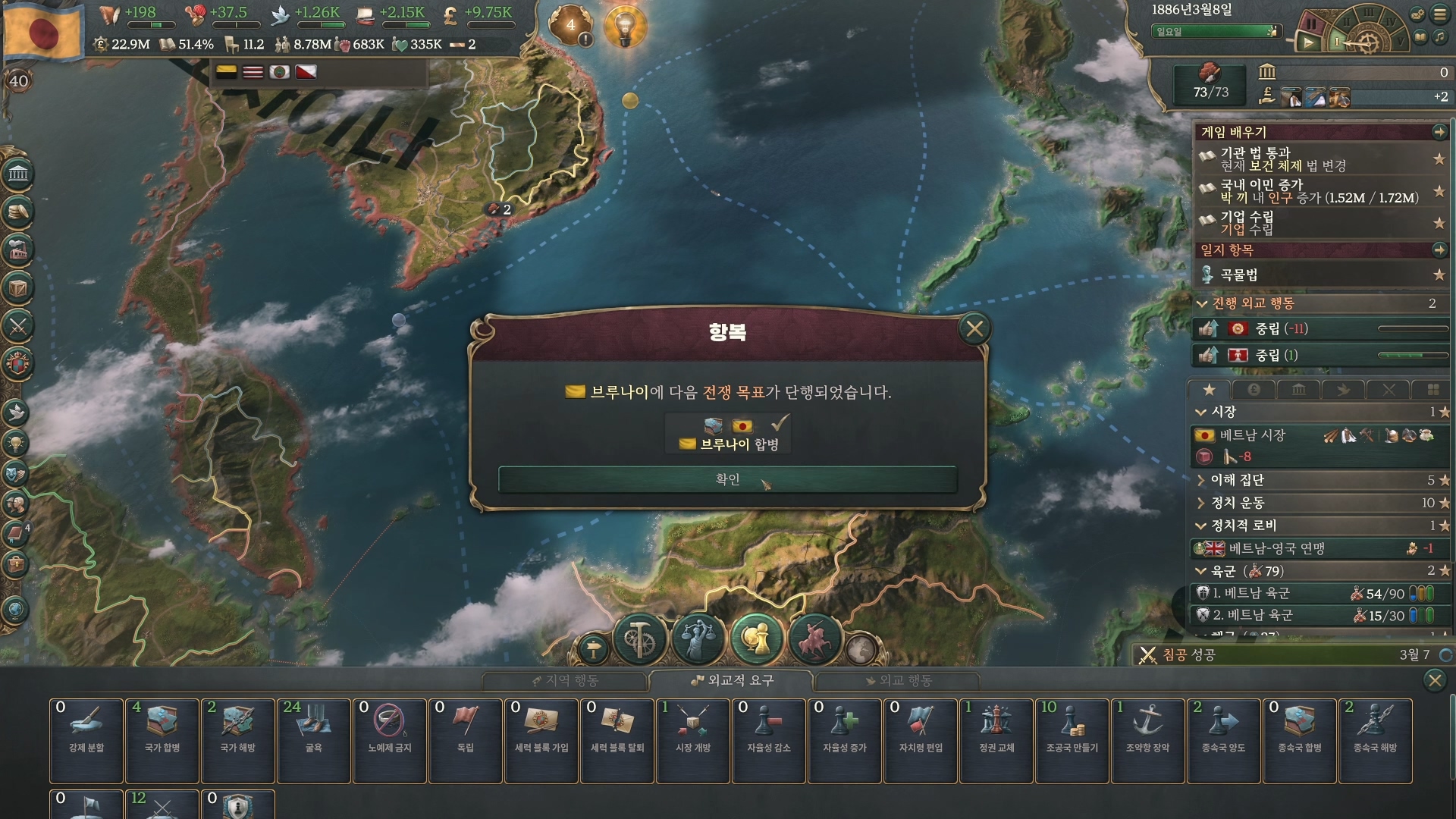The image size is (1456, 819).
Task: Pick the 정권 교체 demand card
Action: coord(996,740)
